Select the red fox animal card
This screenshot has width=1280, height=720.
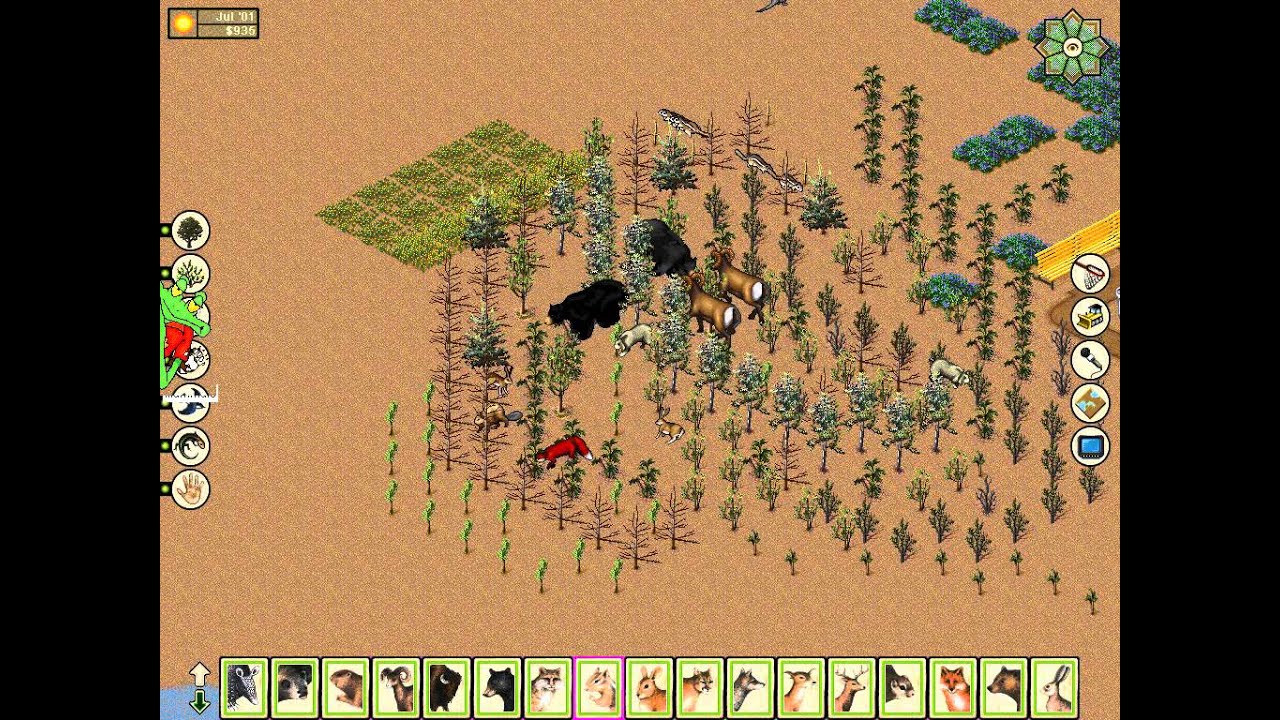coord(953,687)
